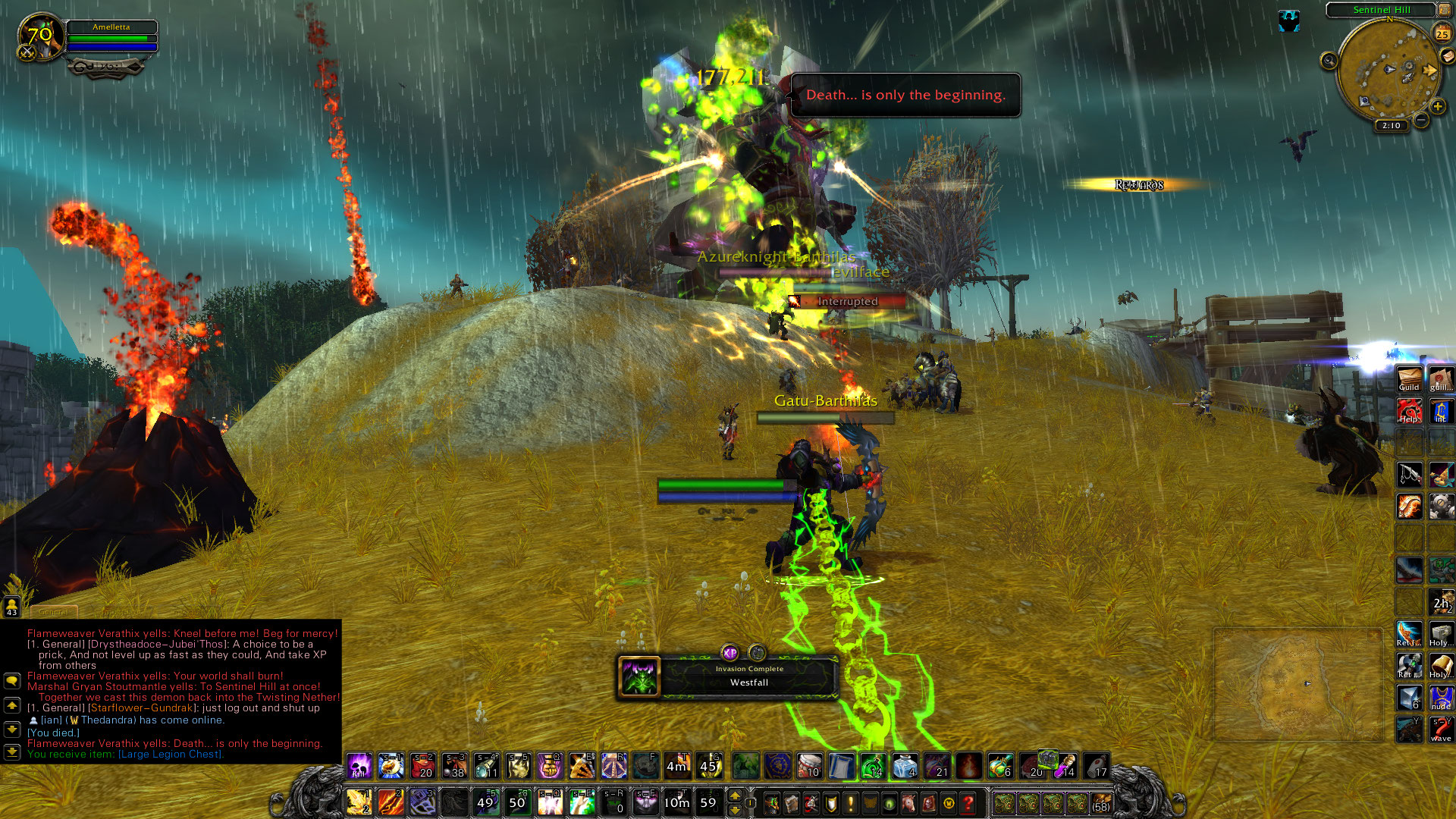Toggle the world map button beside Sentinel Hill

(x=1444, y=10)
